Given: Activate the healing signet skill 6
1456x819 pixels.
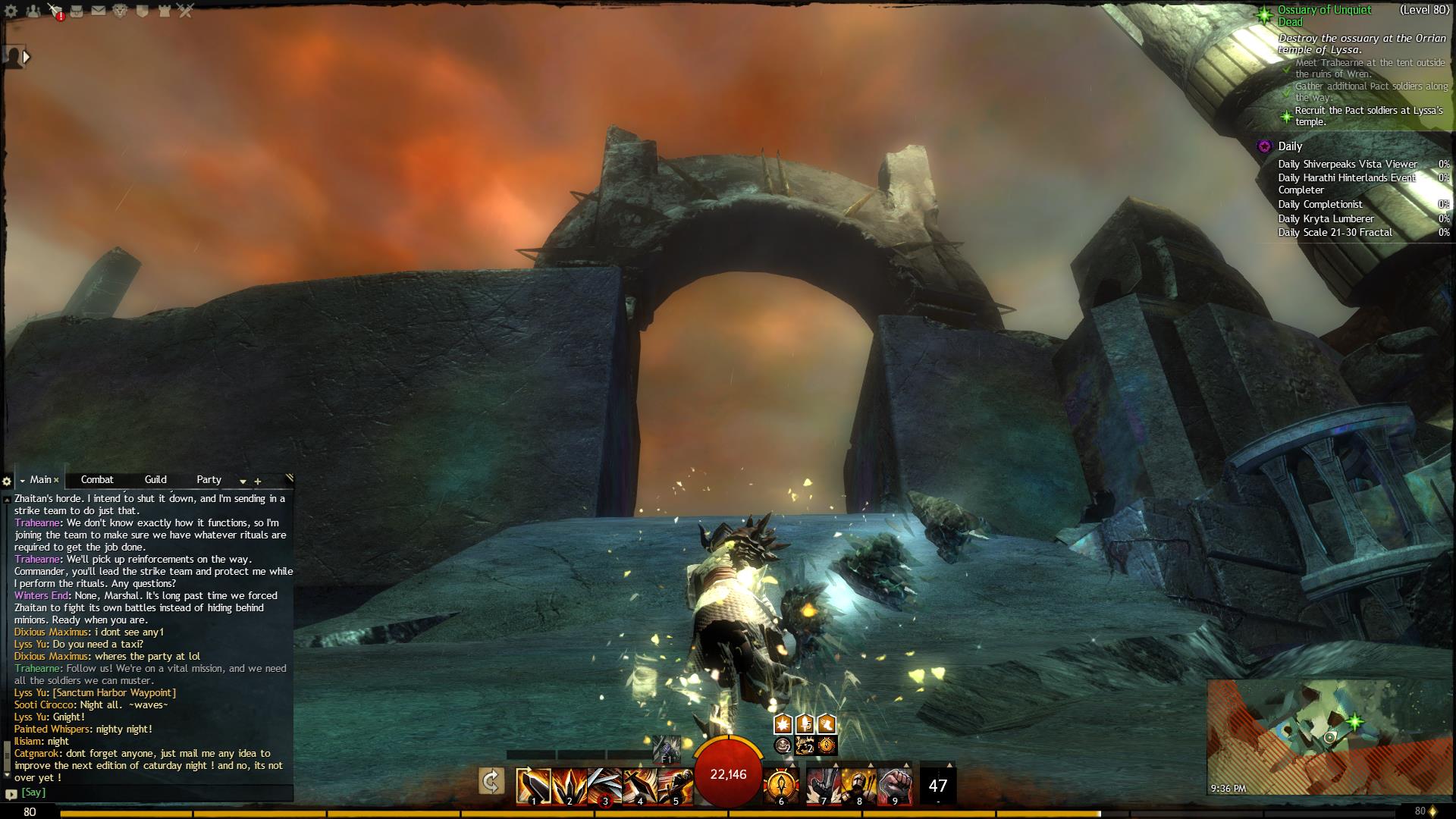Looking at the screenshot, I should pos(781,786).
